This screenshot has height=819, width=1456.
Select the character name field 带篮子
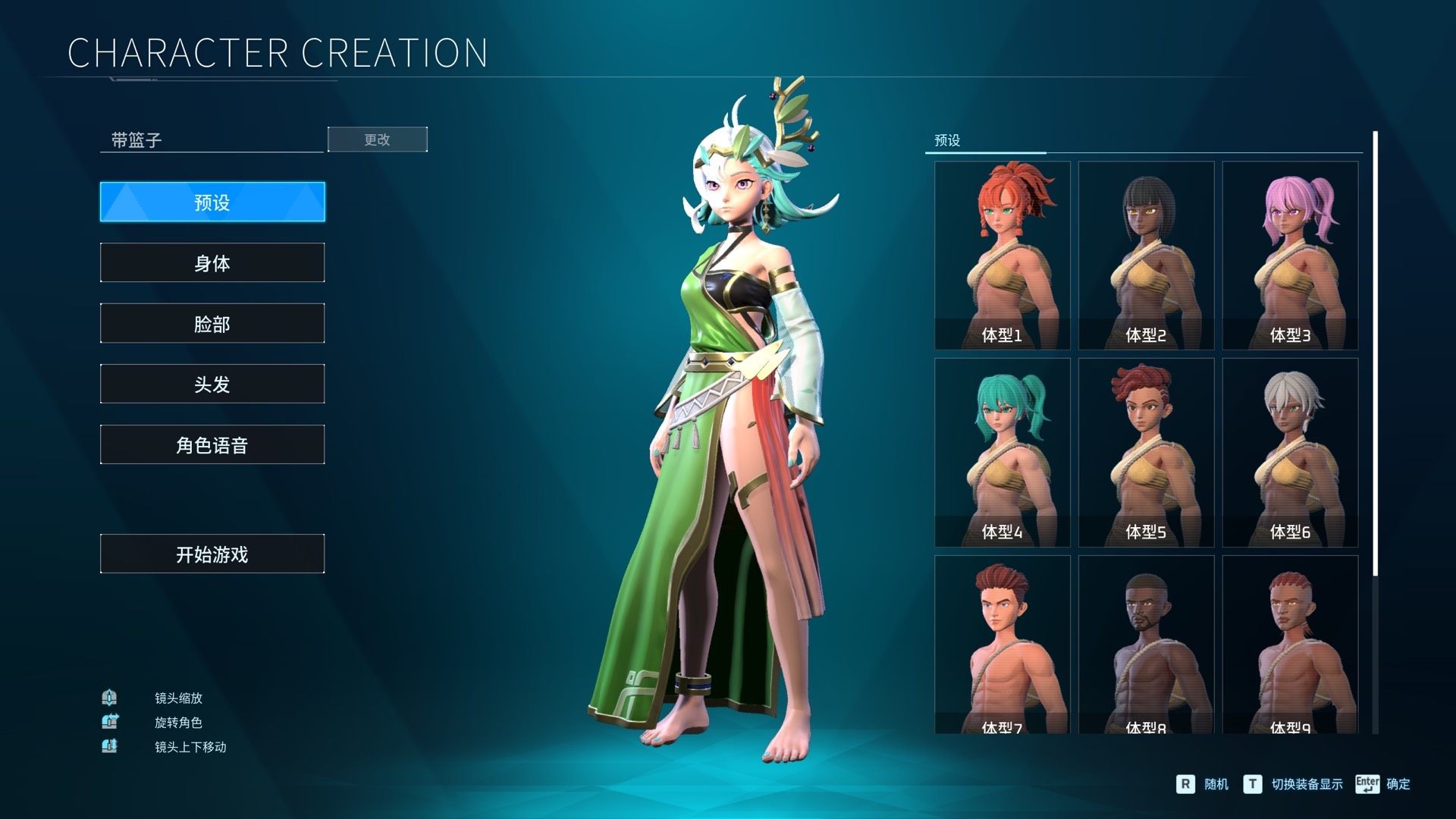212,140
